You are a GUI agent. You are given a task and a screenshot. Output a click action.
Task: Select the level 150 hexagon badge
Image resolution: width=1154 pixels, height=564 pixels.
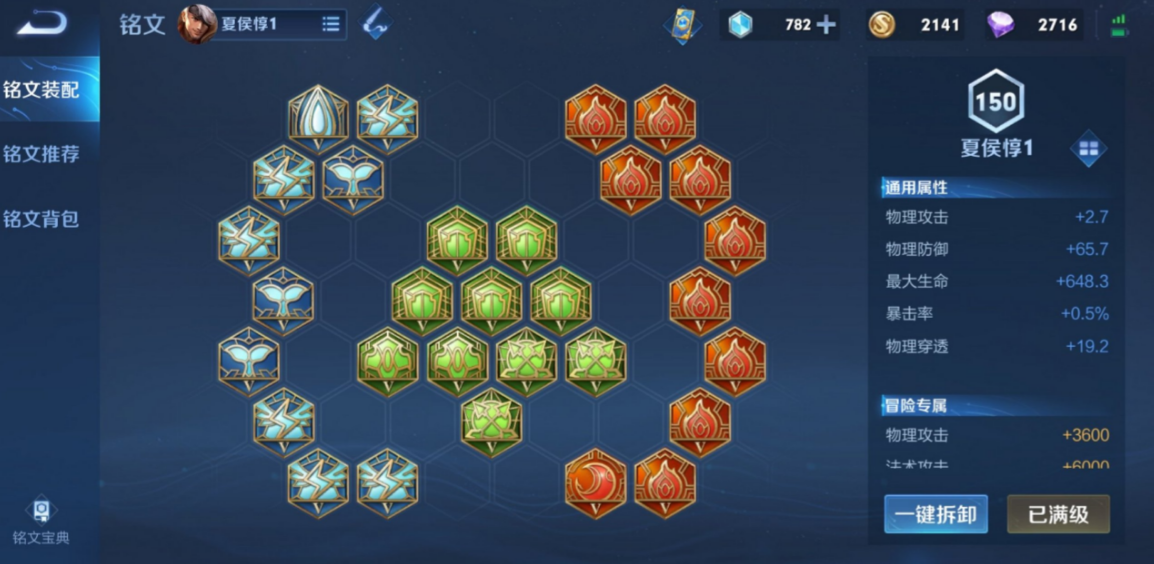995,102
